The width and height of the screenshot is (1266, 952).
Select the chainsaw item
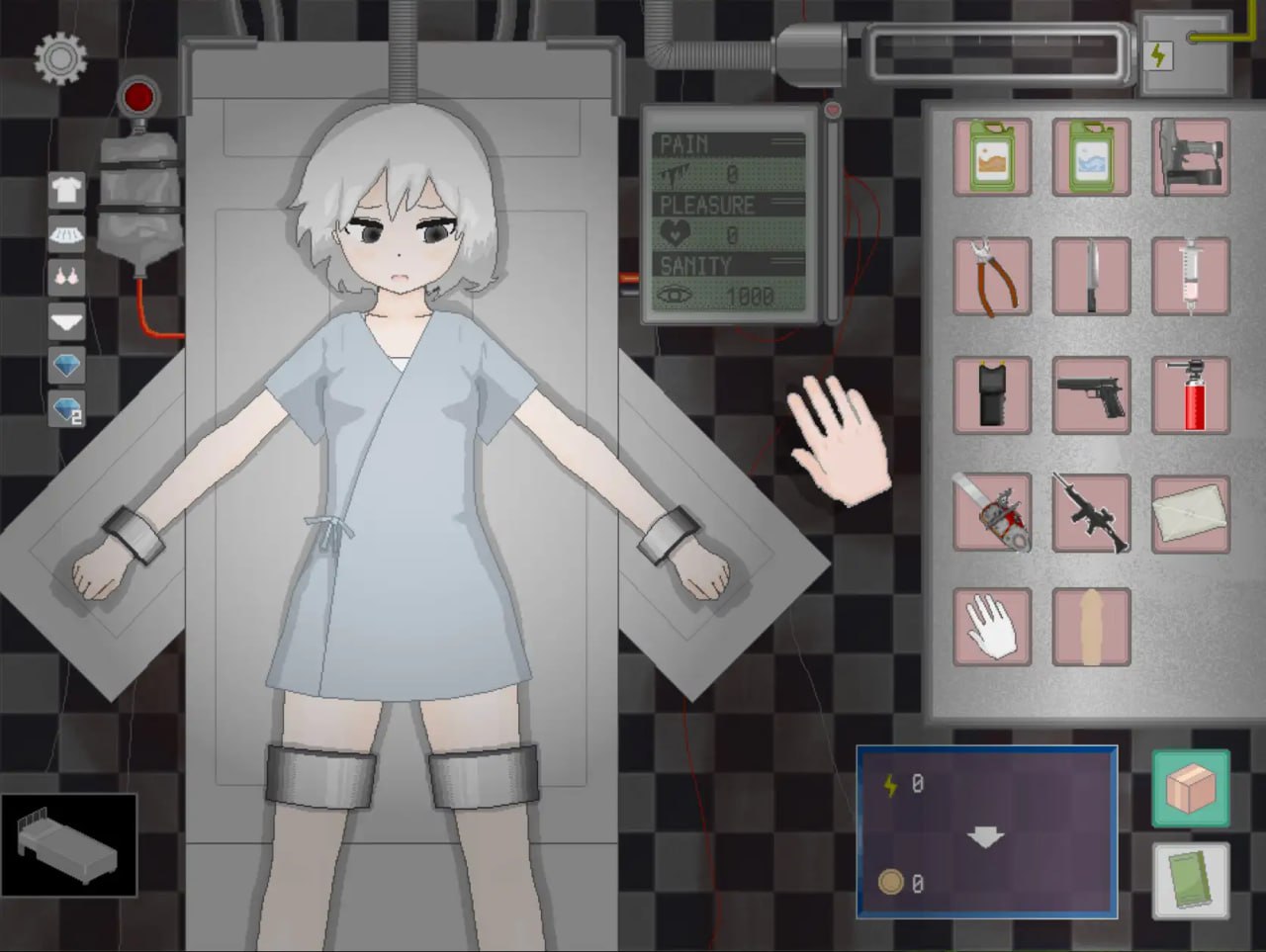[992, 514]
